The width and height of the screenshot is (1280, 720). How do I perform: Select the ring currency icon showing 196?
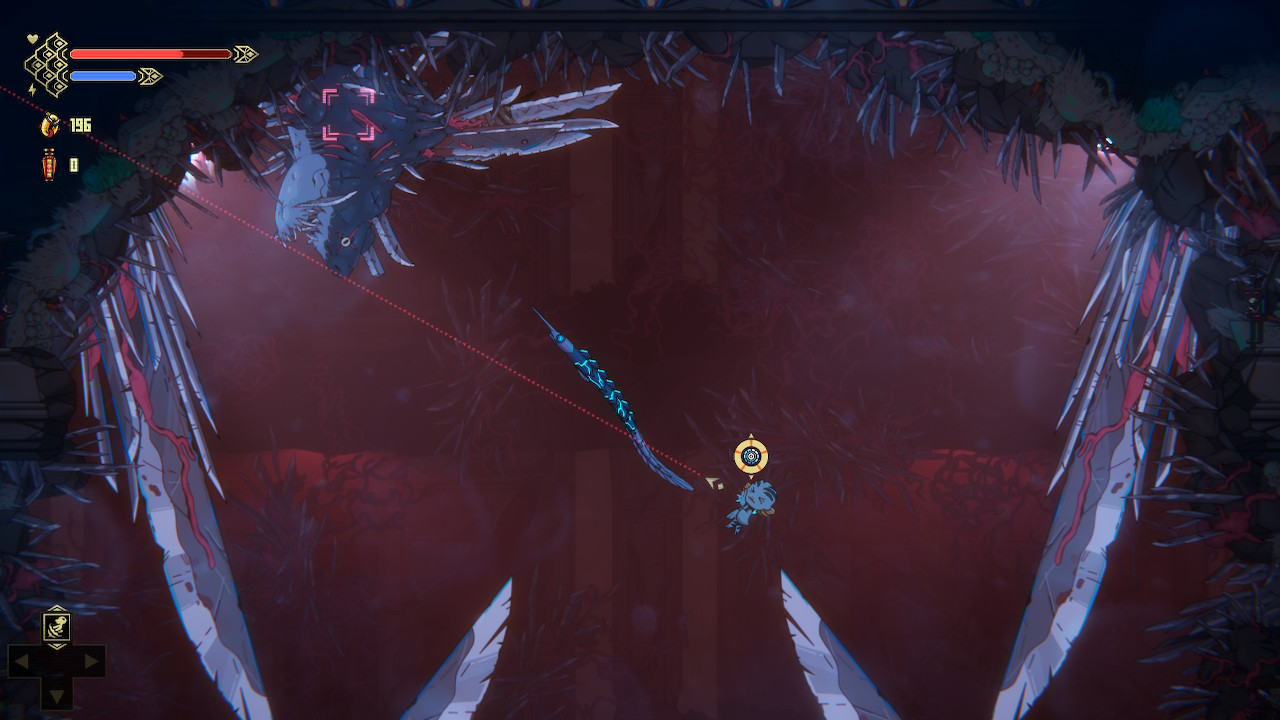[x=50, y=125]
